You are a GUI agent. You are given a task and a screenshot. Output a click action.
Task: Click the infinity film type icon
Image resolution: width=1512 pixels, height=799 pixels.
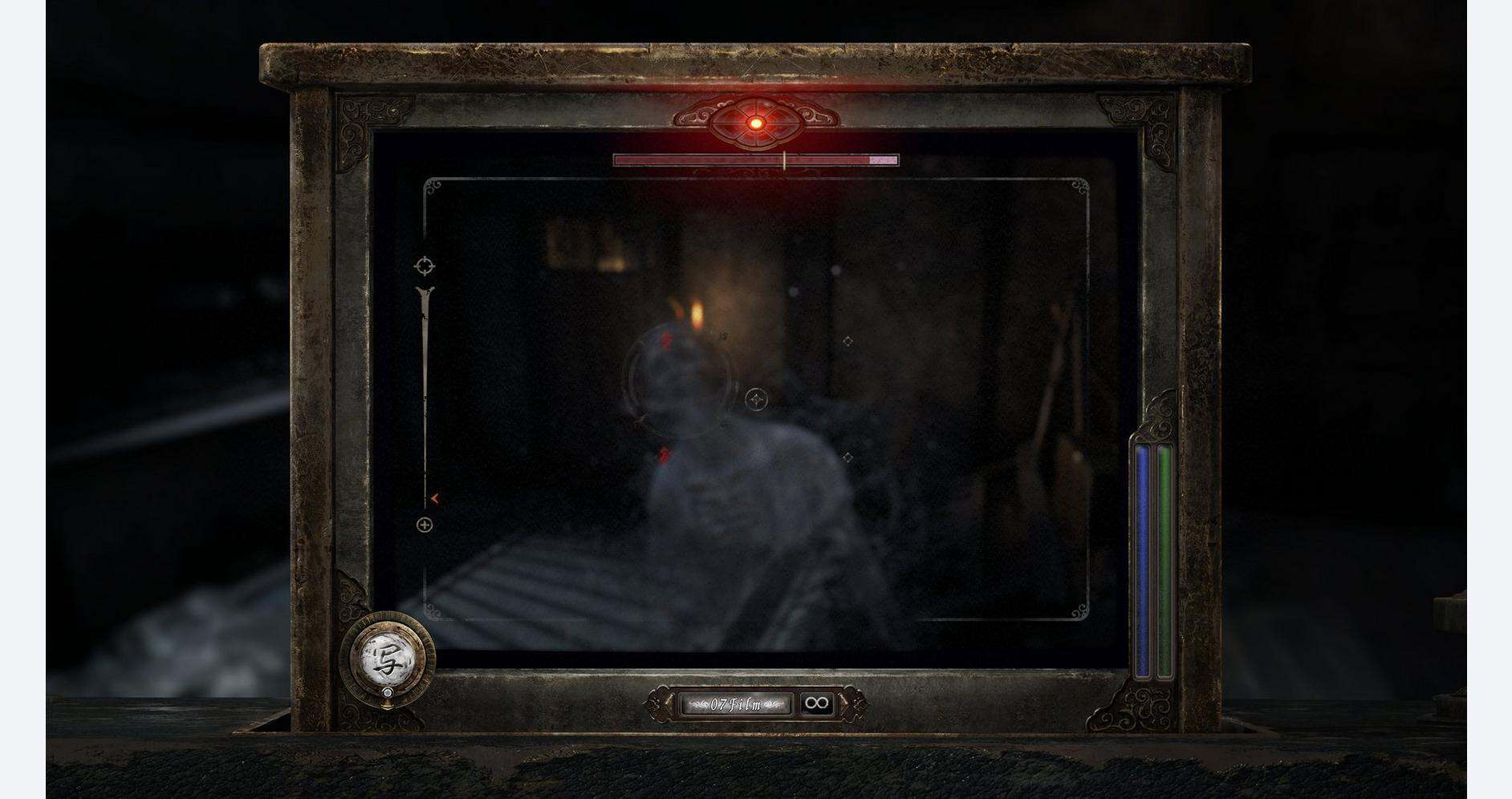pos(817,703)
